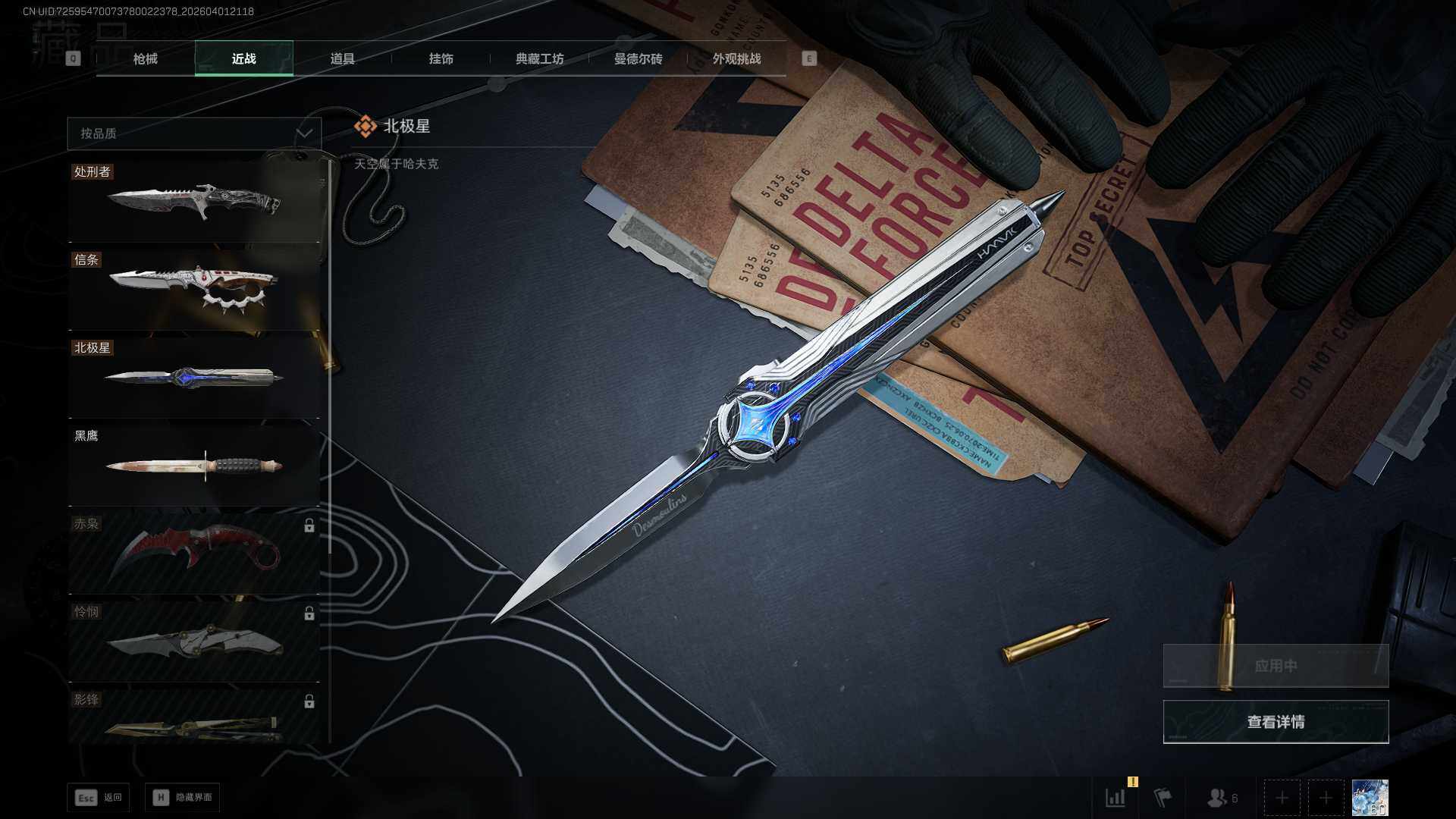Select the locked 赤枭 karambit skin

click(x=194, y=554)
